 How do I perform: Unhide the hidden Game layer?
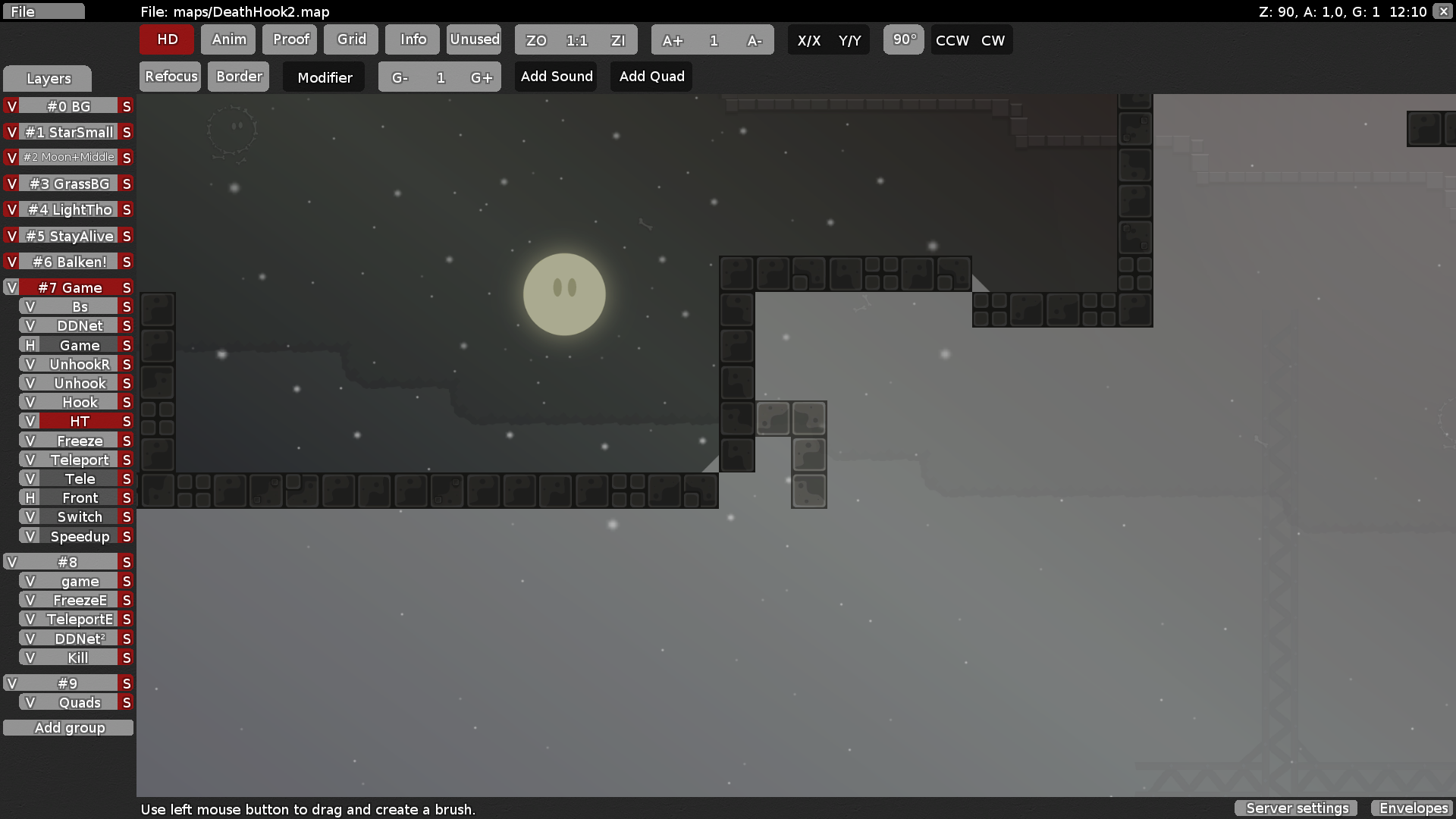[x=30, y=345]
